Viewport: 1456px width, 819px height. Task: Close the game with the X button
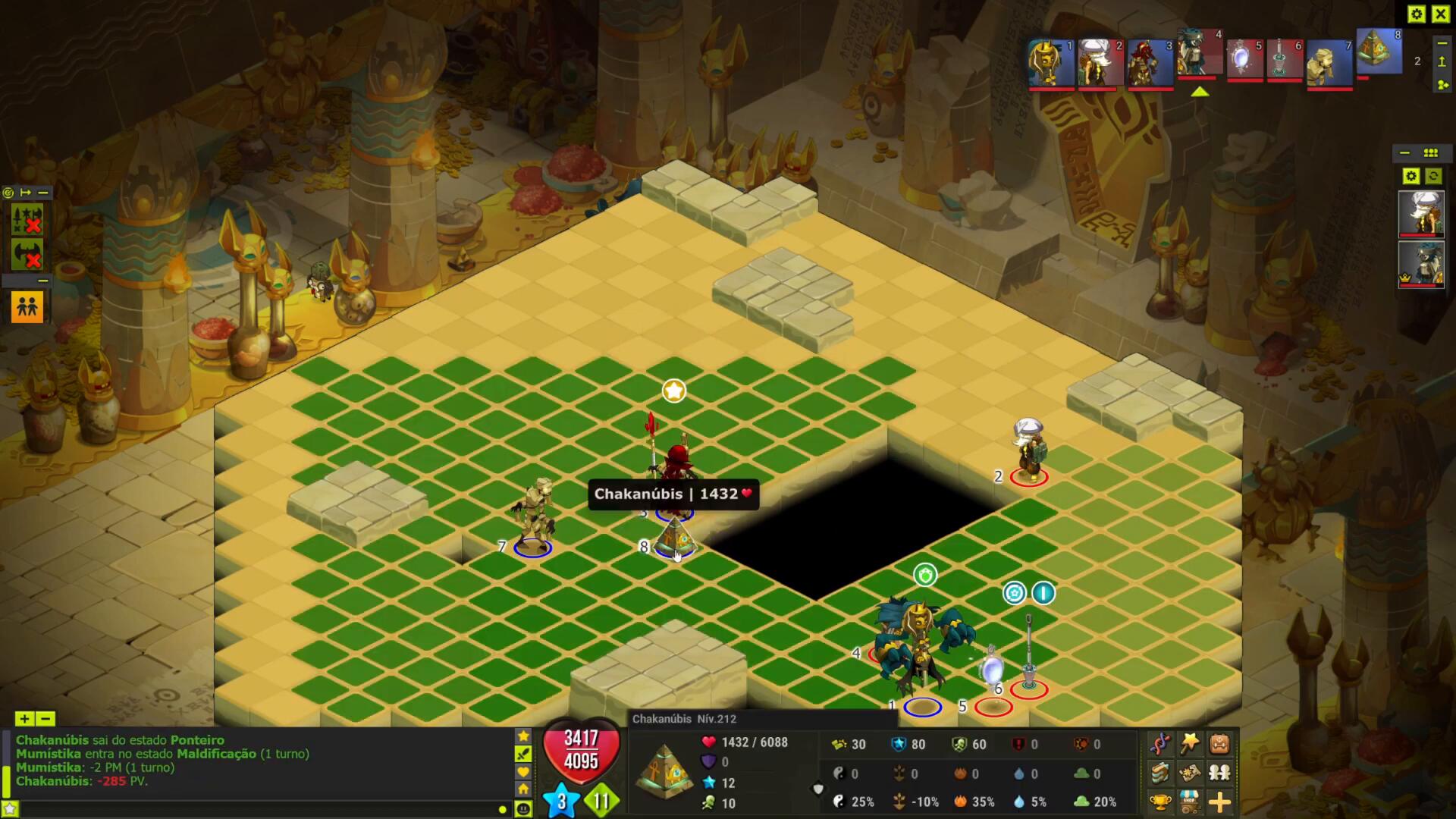click(1440, 14)
